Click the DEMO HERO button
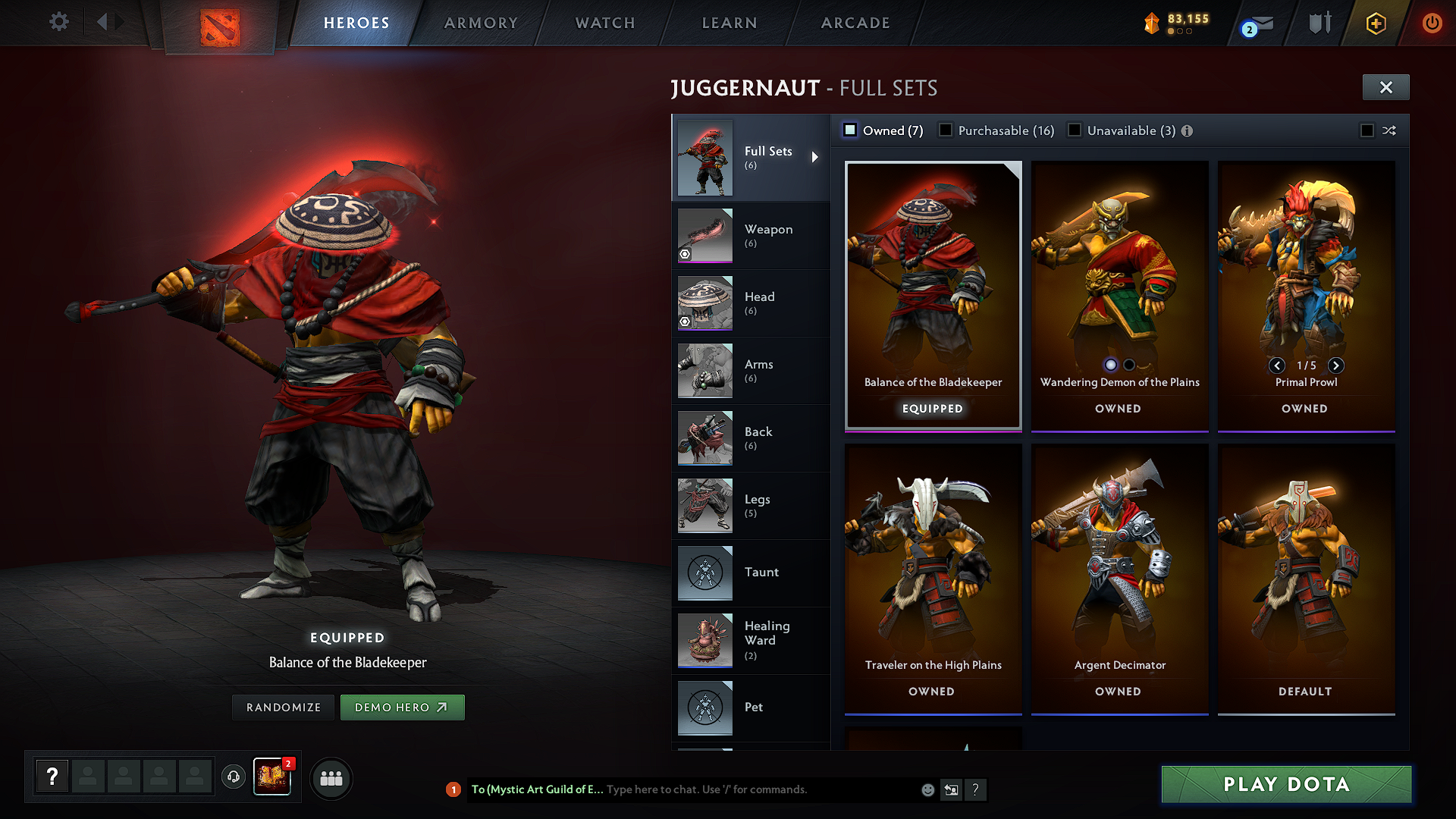The width and height of the screenshot is (1456, 819). (403, 707)
